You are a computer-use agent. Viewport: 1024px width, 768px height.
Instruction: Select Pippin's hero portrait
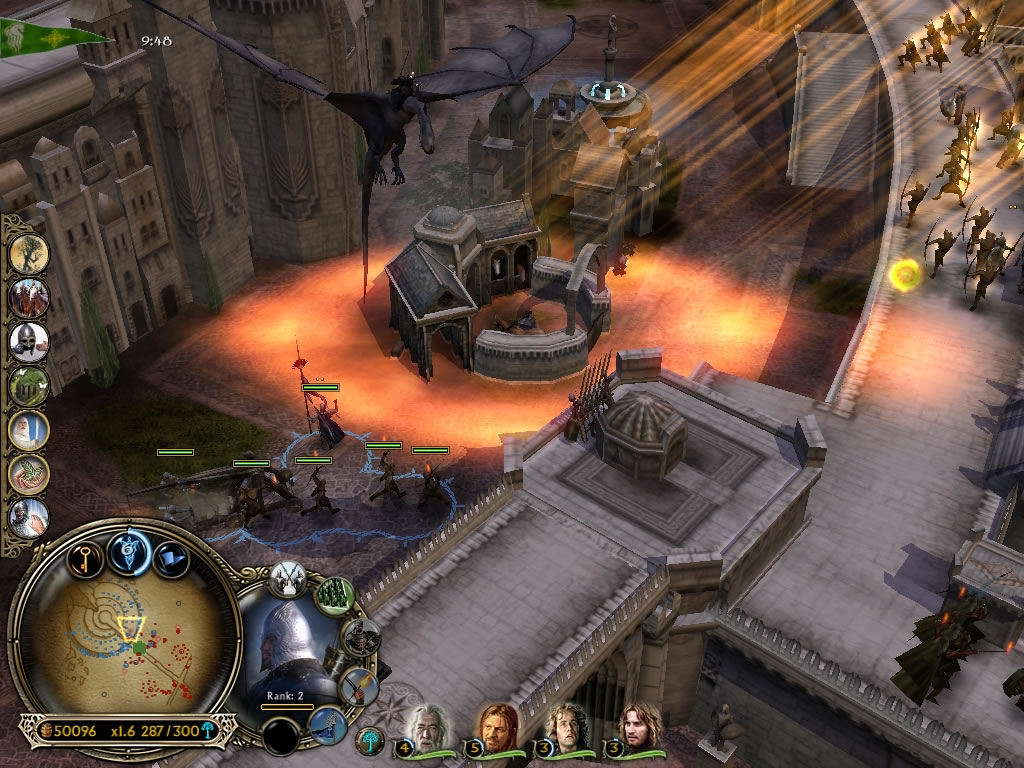566,727
